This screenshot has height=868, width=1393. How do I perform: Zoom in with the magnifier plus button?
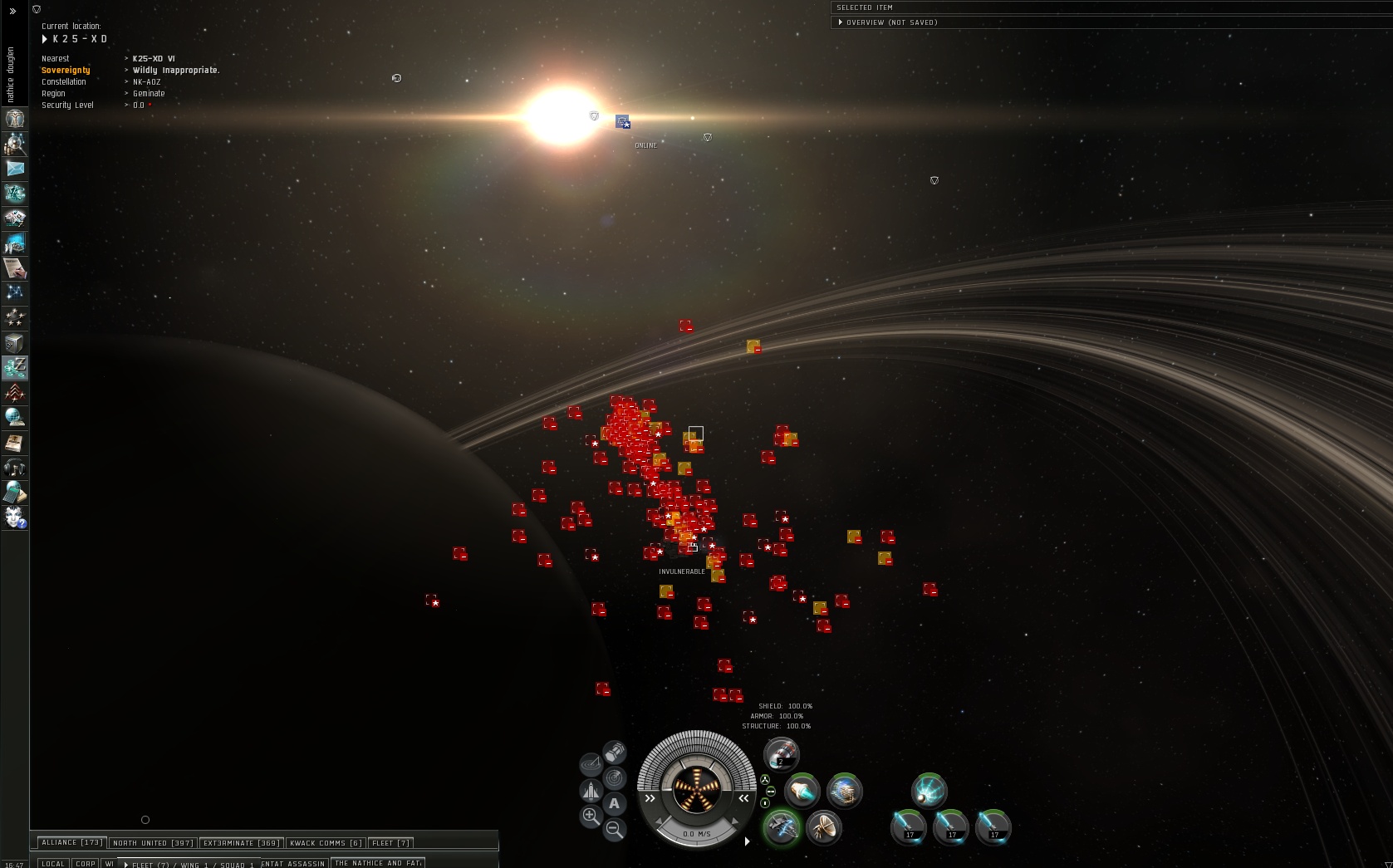(x=591, y=817)
